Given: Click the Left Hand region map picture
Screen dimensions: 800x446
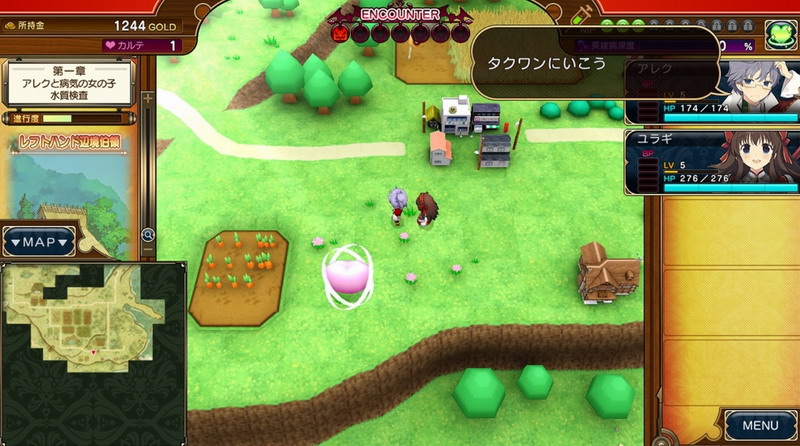Looking at the screenshot, I should 68,190.
